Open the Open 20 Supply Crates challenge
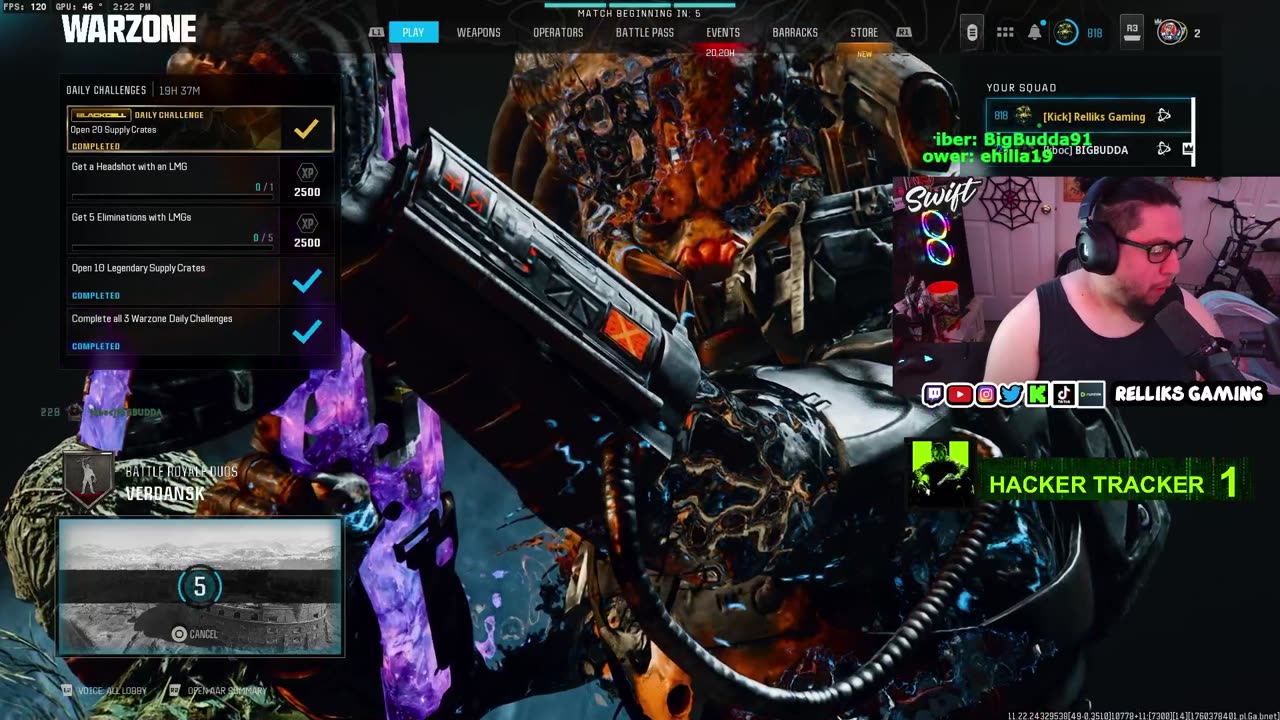Image resolution: width=1280 pixels, height=720 pixels. [x=200, y=129]
